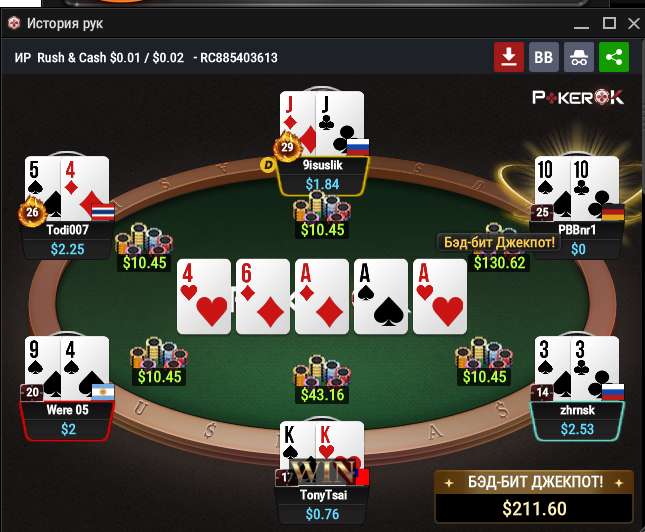This screenshot has height=532, width=645.
Task: Click the incognito hat-and-glasses icon
Action: [x=579, y=58]
